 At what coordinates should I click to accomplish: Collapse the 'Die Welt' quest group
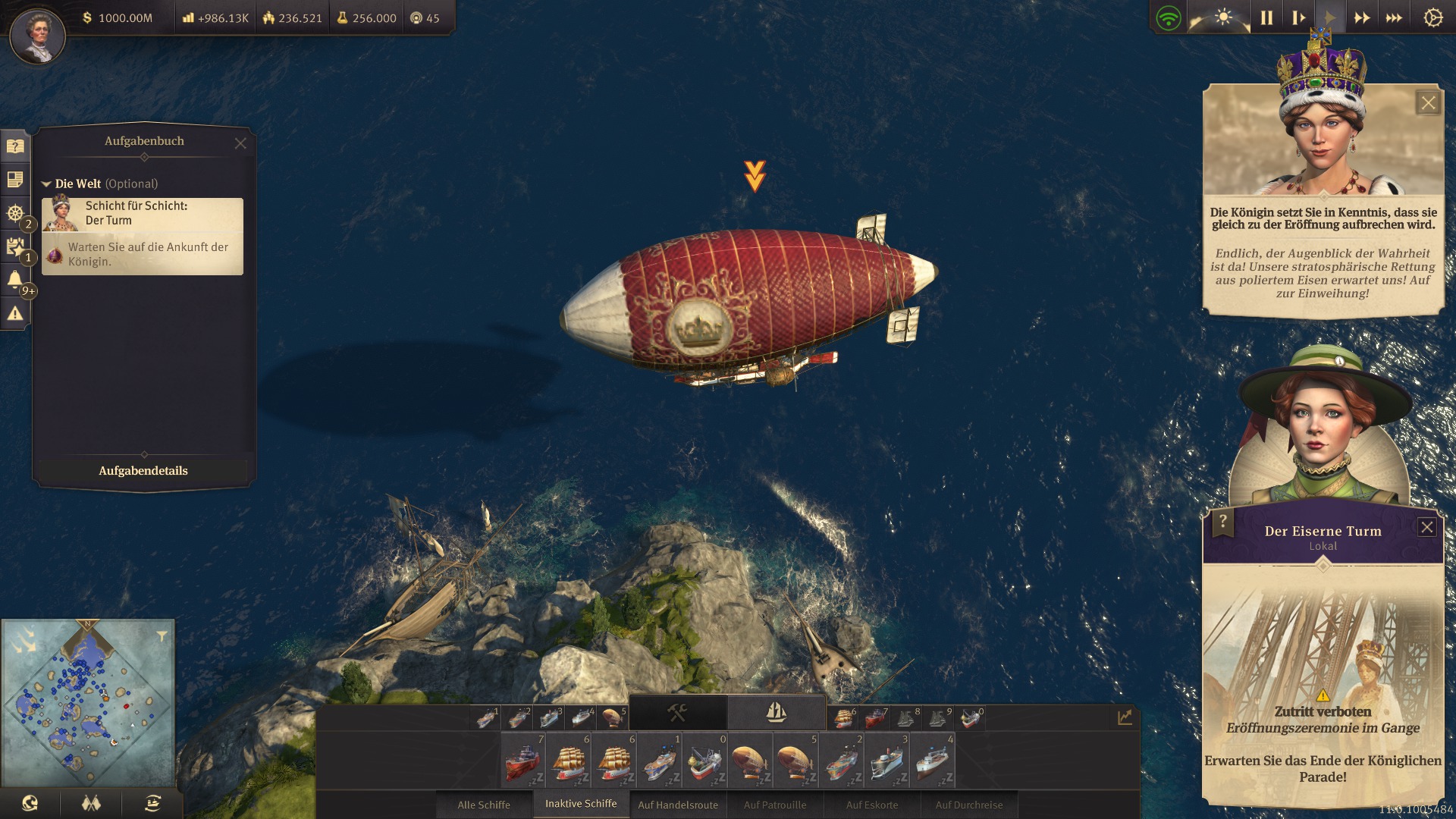click(46, 184)
